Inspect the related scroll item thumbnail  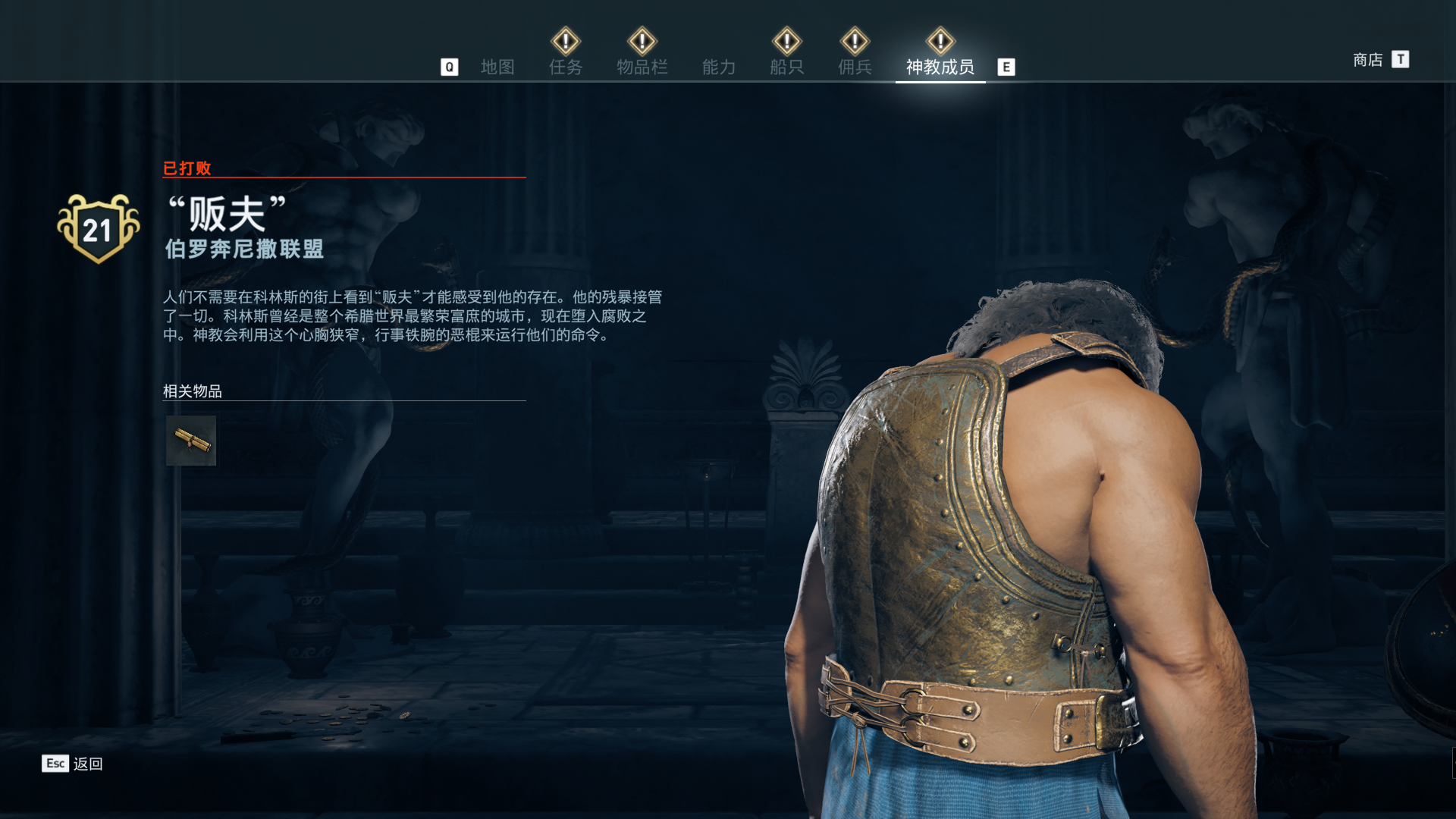(191, 441)
